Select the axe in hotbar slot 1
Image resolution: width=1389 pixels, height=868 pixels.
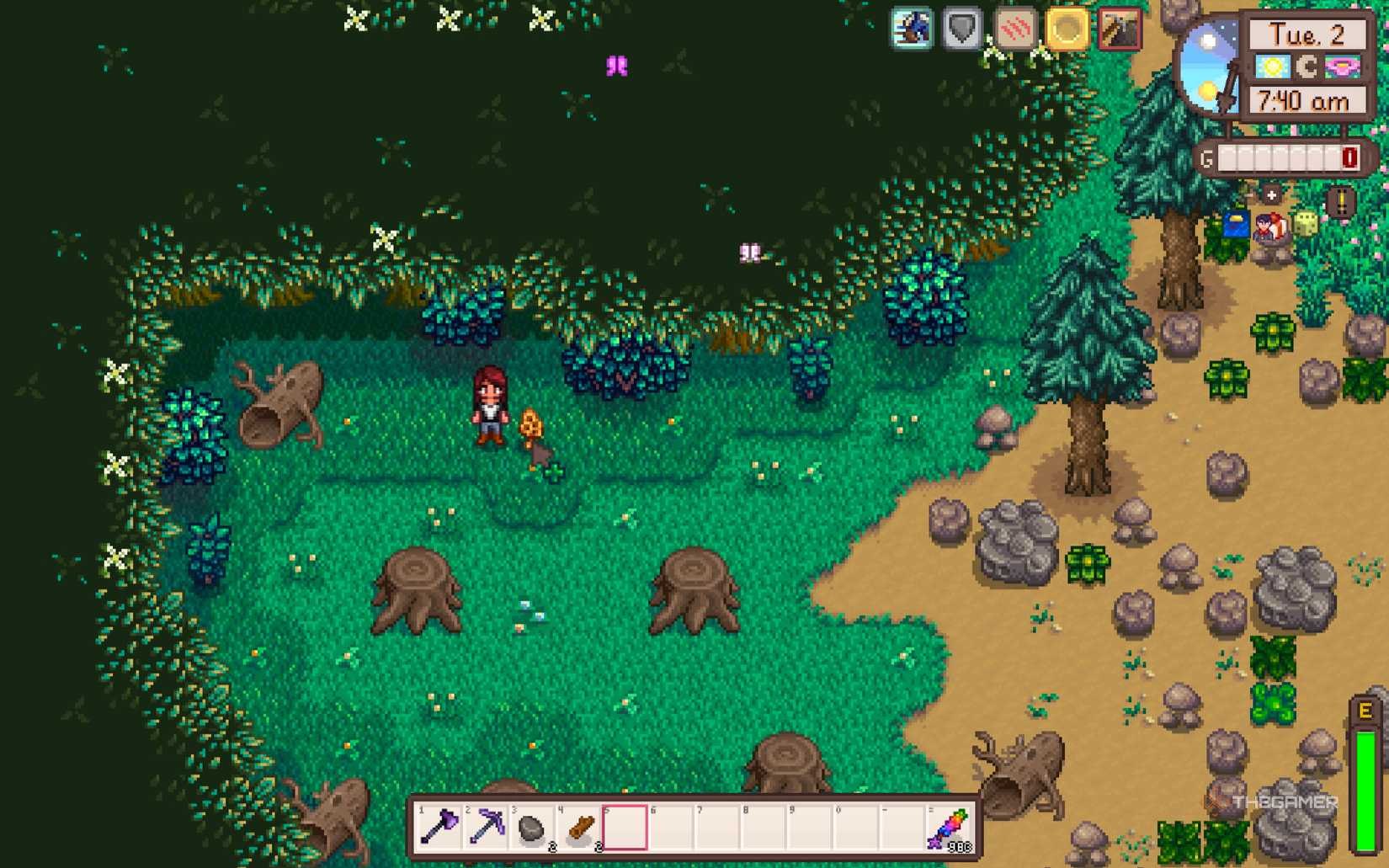(x=439, y=825)
